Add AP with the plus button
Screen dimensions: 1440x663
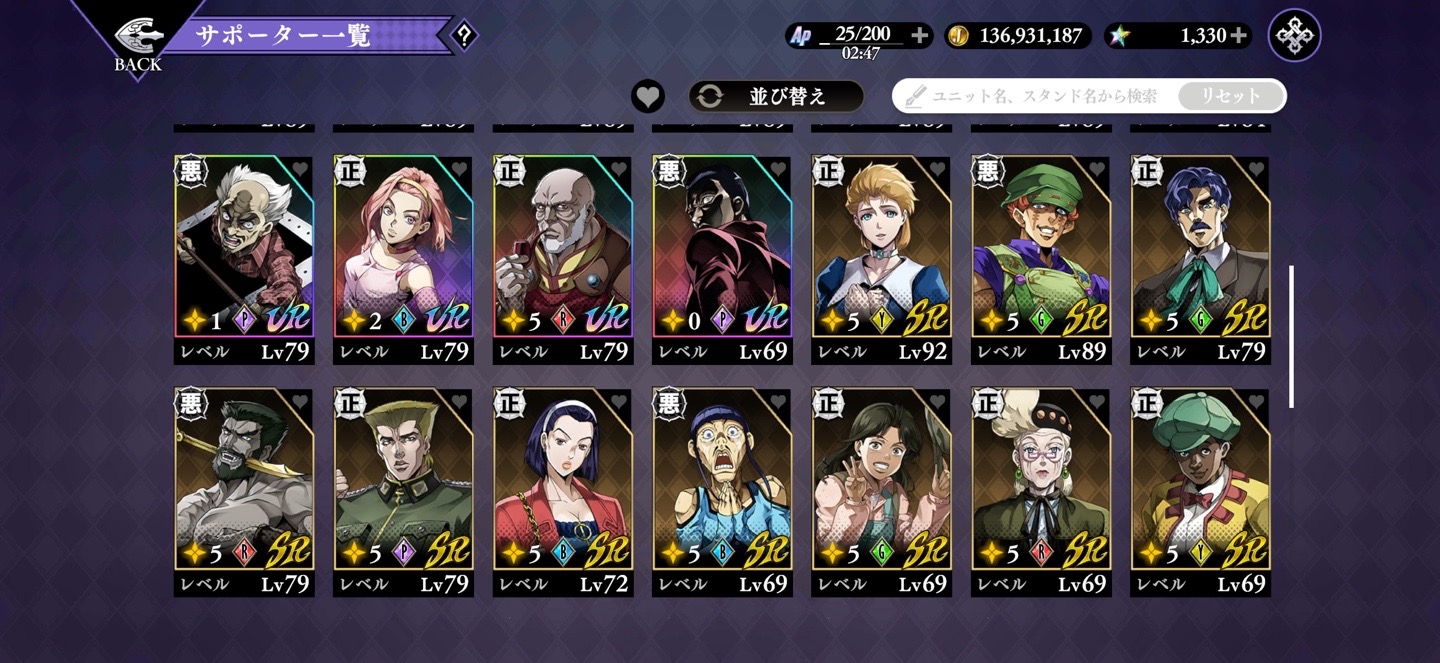coord(920,36)
